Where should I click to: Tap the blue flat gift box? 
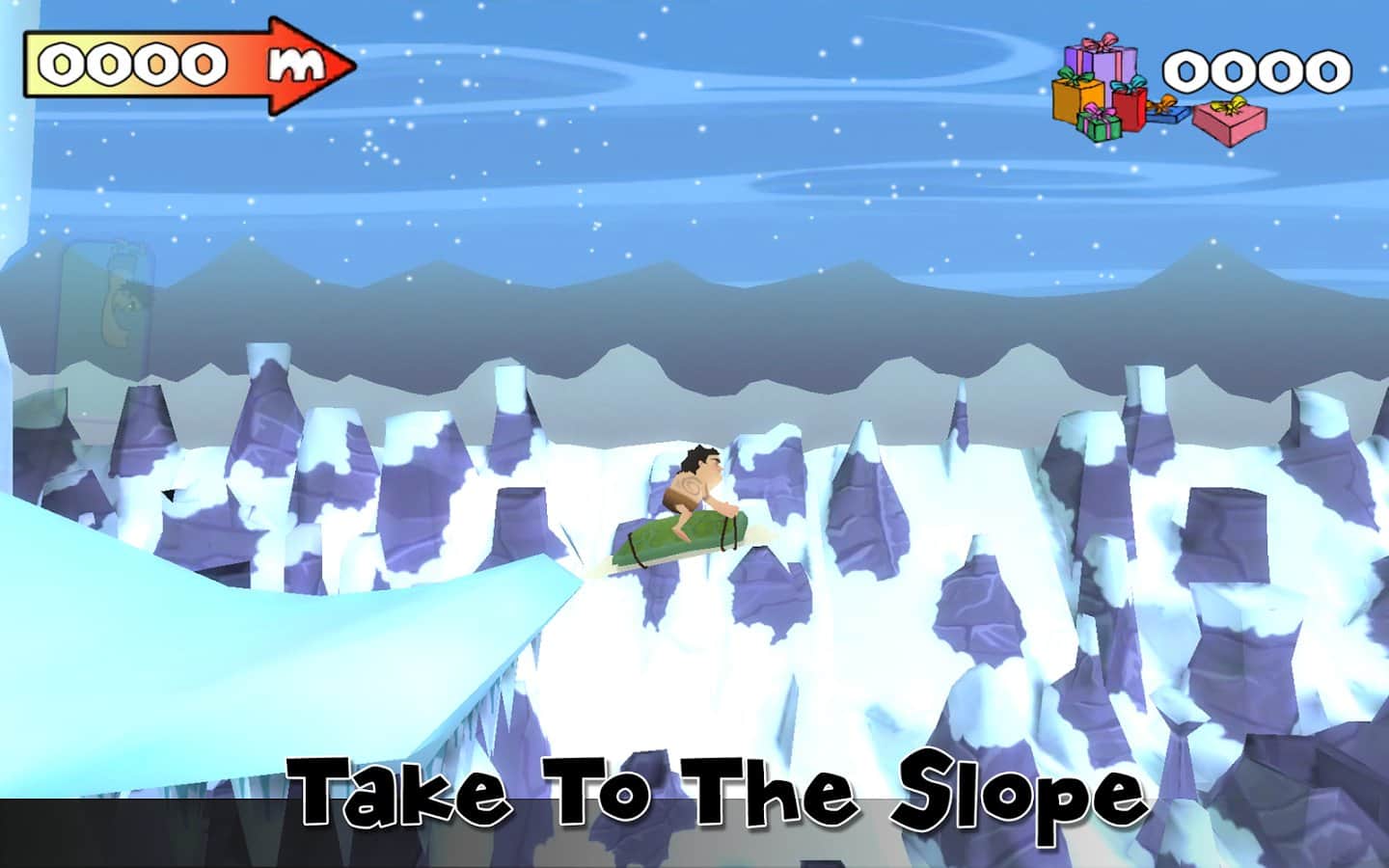(x=1164, y=115)
